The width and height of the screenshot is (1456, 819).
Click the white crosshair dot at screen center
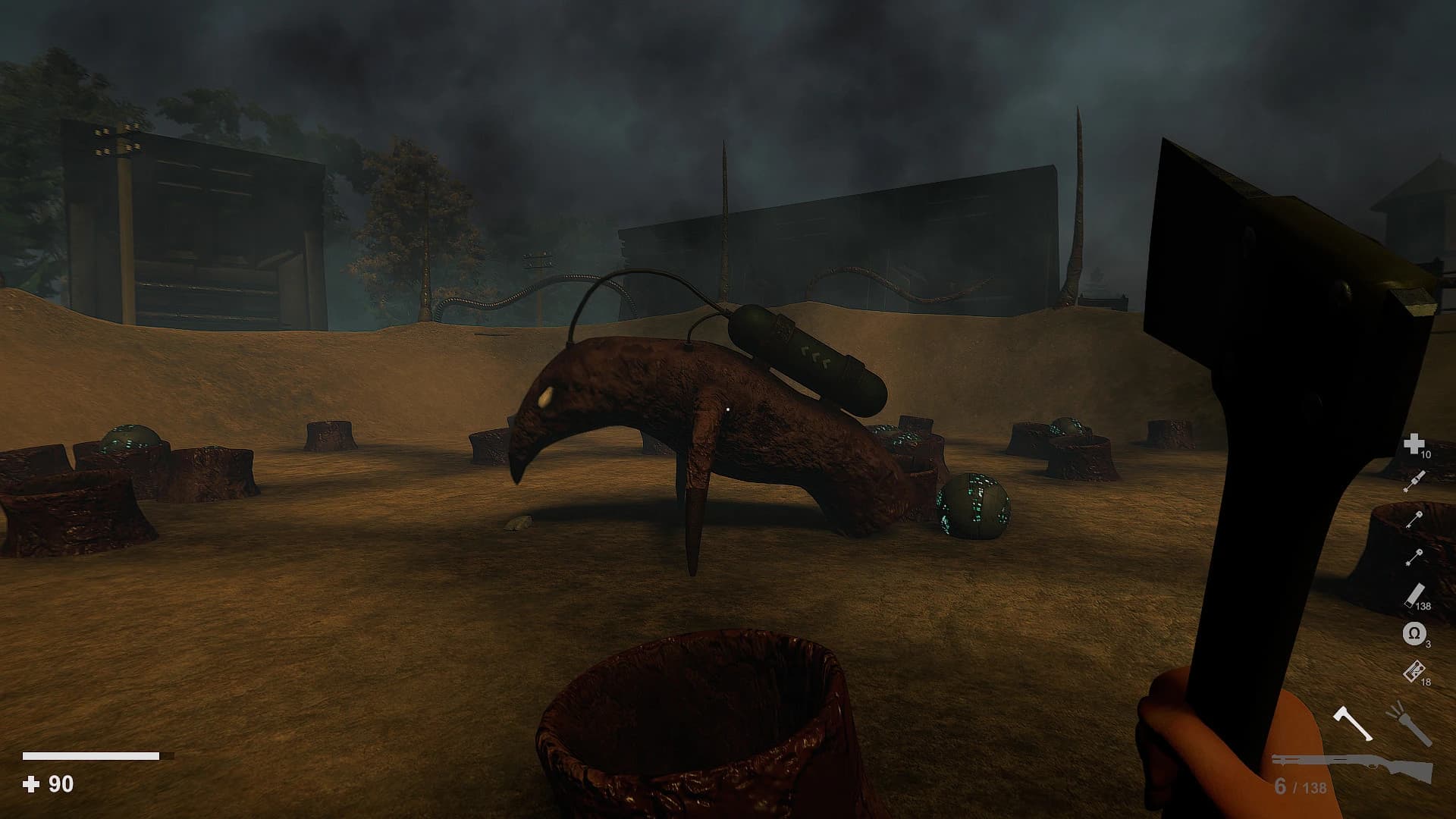click(x=727, y=409)
